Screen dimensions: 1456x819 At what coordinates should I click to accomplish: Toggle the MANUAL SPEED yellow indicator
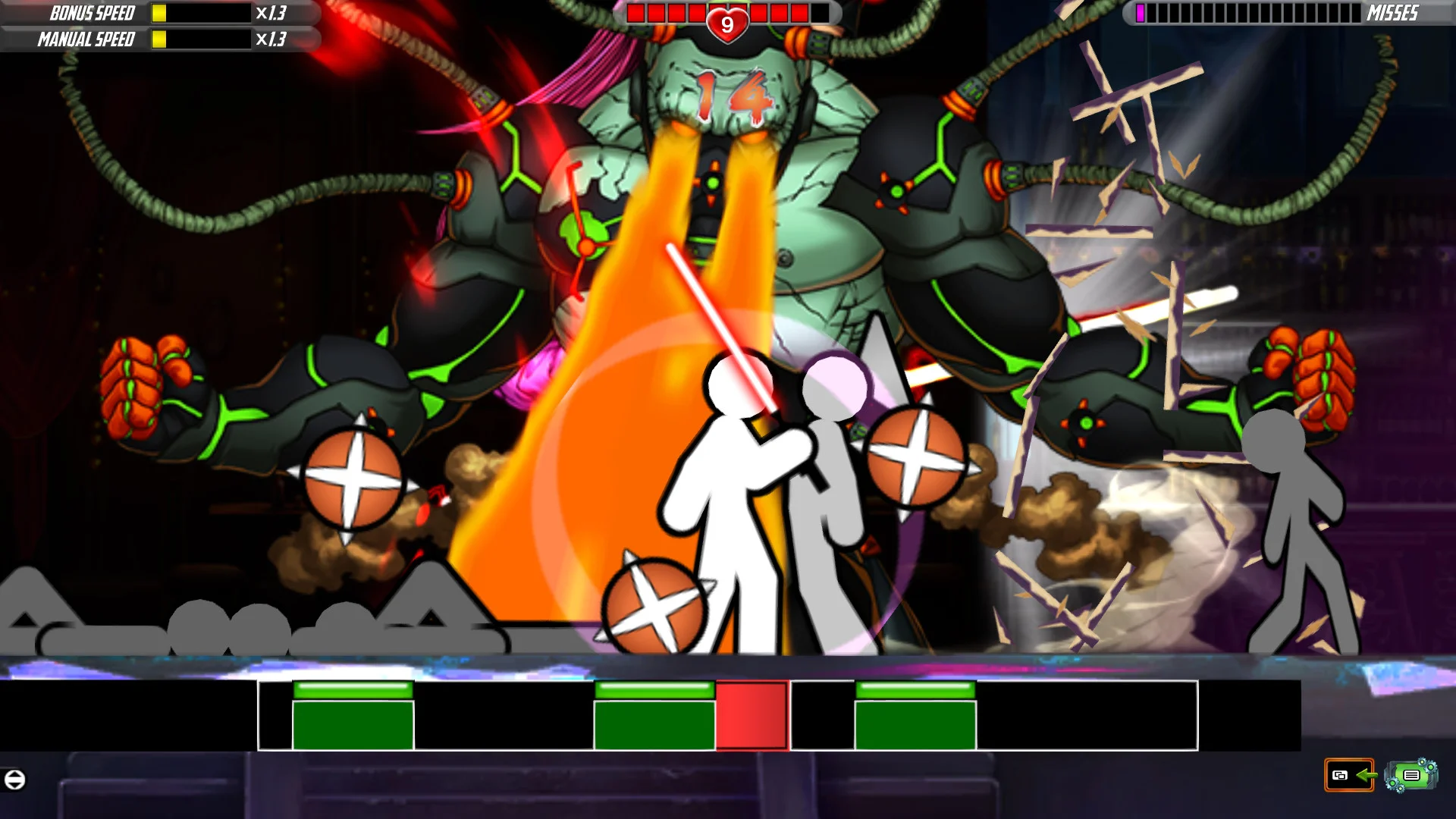pos(158,38)
